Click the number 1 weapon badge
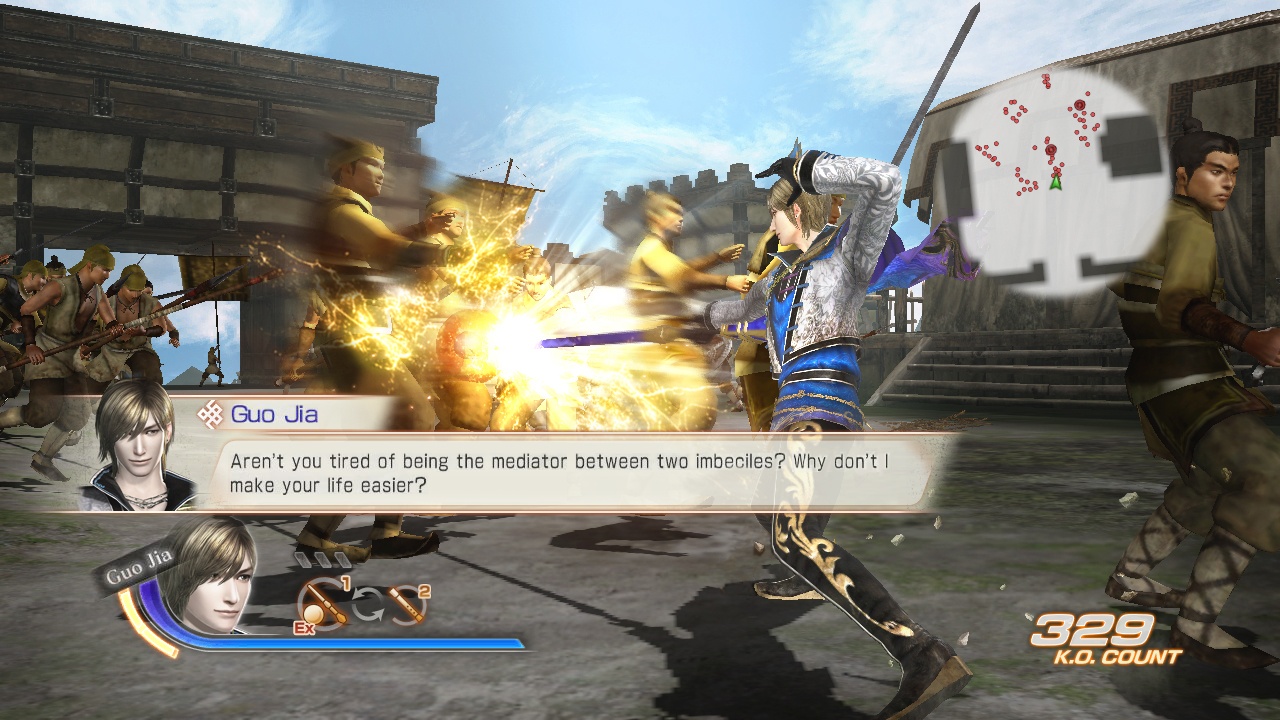This screenshot has height=720, width=1280. [347, 583]
